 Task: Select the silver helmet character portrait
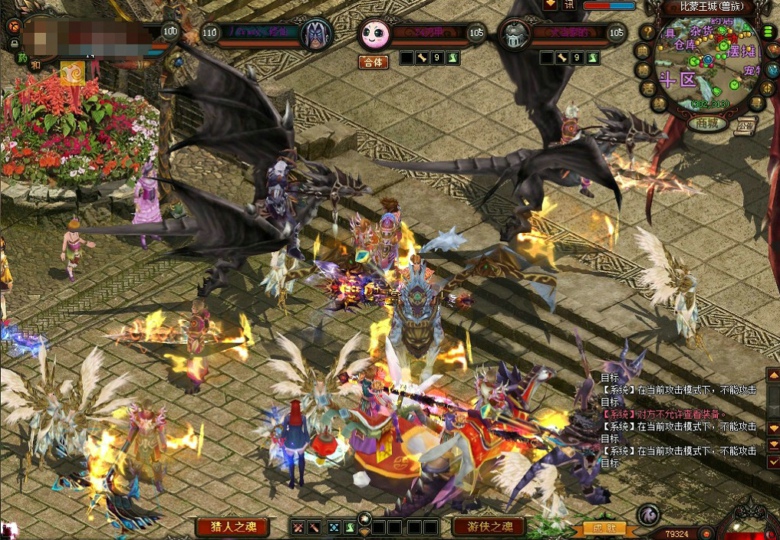(x=514, y=34)
